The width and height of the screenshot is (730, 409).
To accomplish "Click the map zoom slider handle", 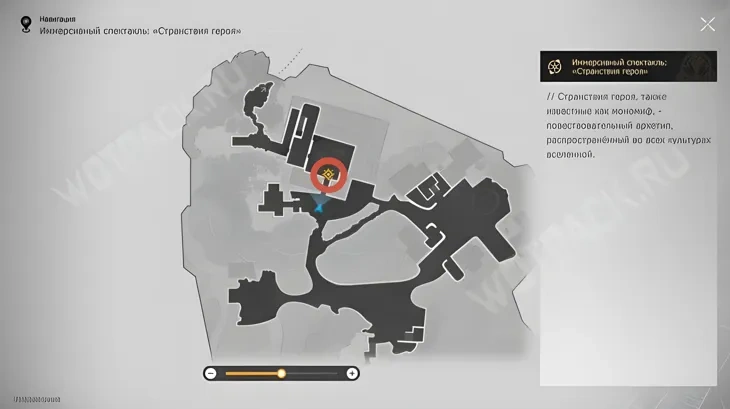I will [281, 373].
